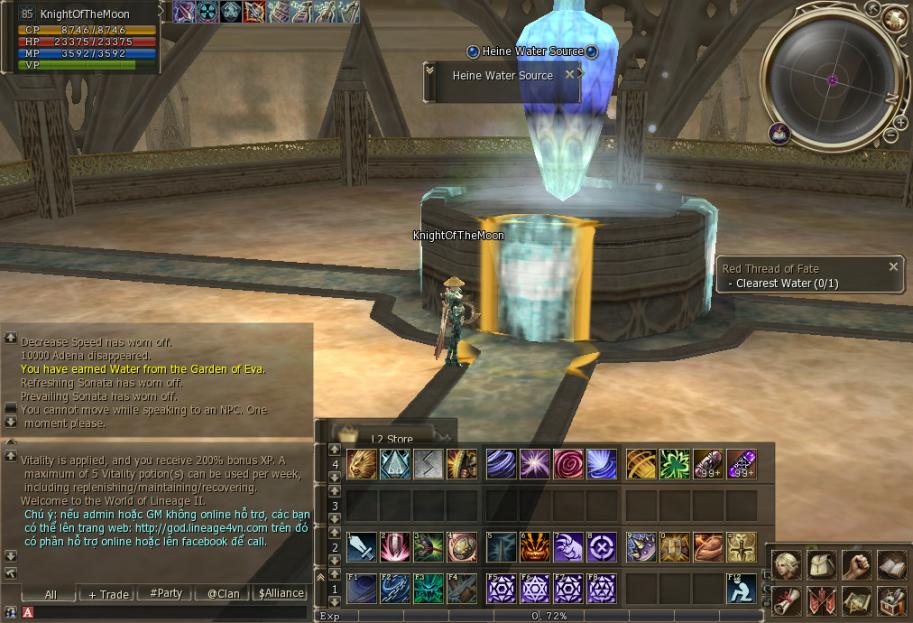Open the L2 Store
This screenshot has width=913, height=623.
[x=391, y=438]
